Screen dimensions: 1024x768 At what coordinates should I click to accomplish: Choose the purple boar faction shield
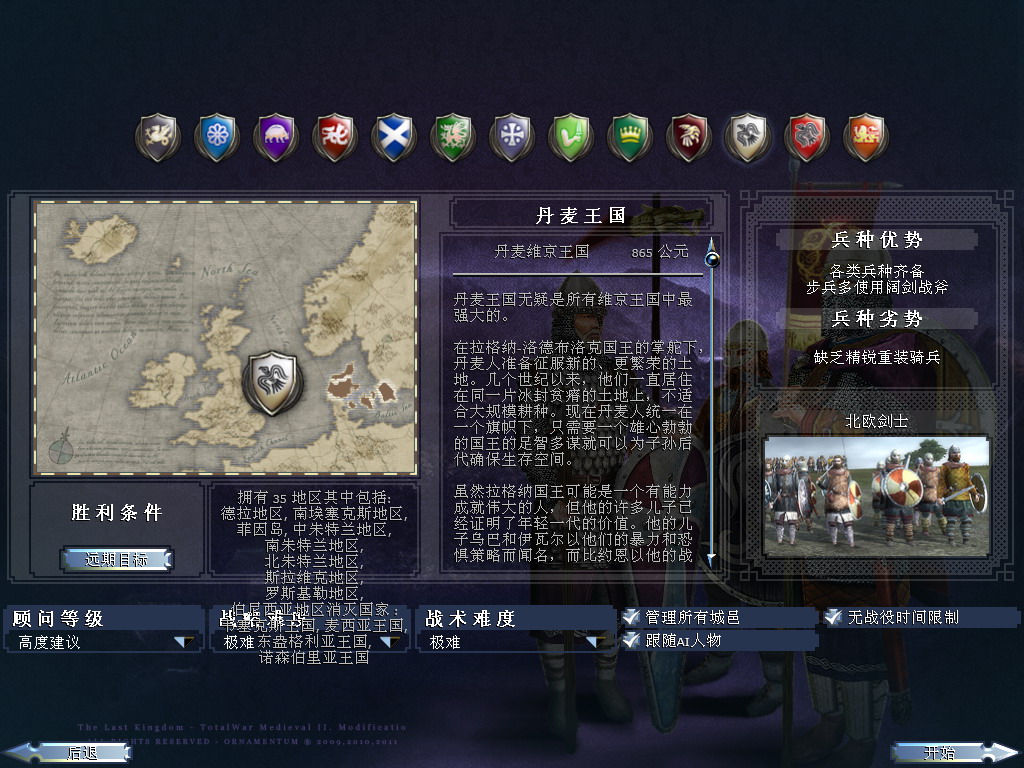275,138
